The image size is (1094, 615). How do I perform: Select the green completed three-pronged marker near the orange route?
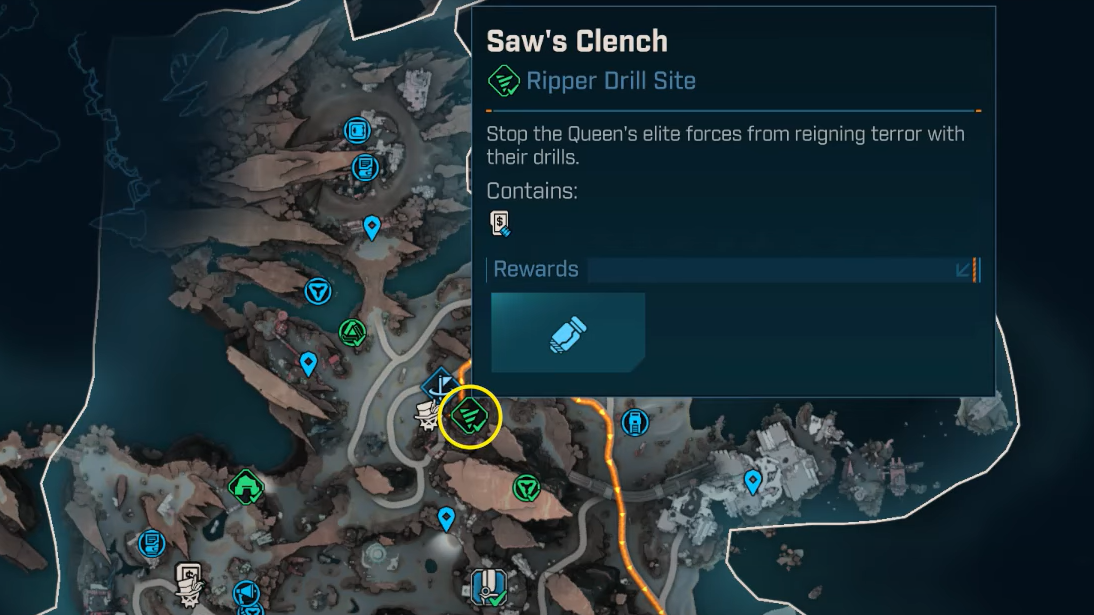click(526, 488)
